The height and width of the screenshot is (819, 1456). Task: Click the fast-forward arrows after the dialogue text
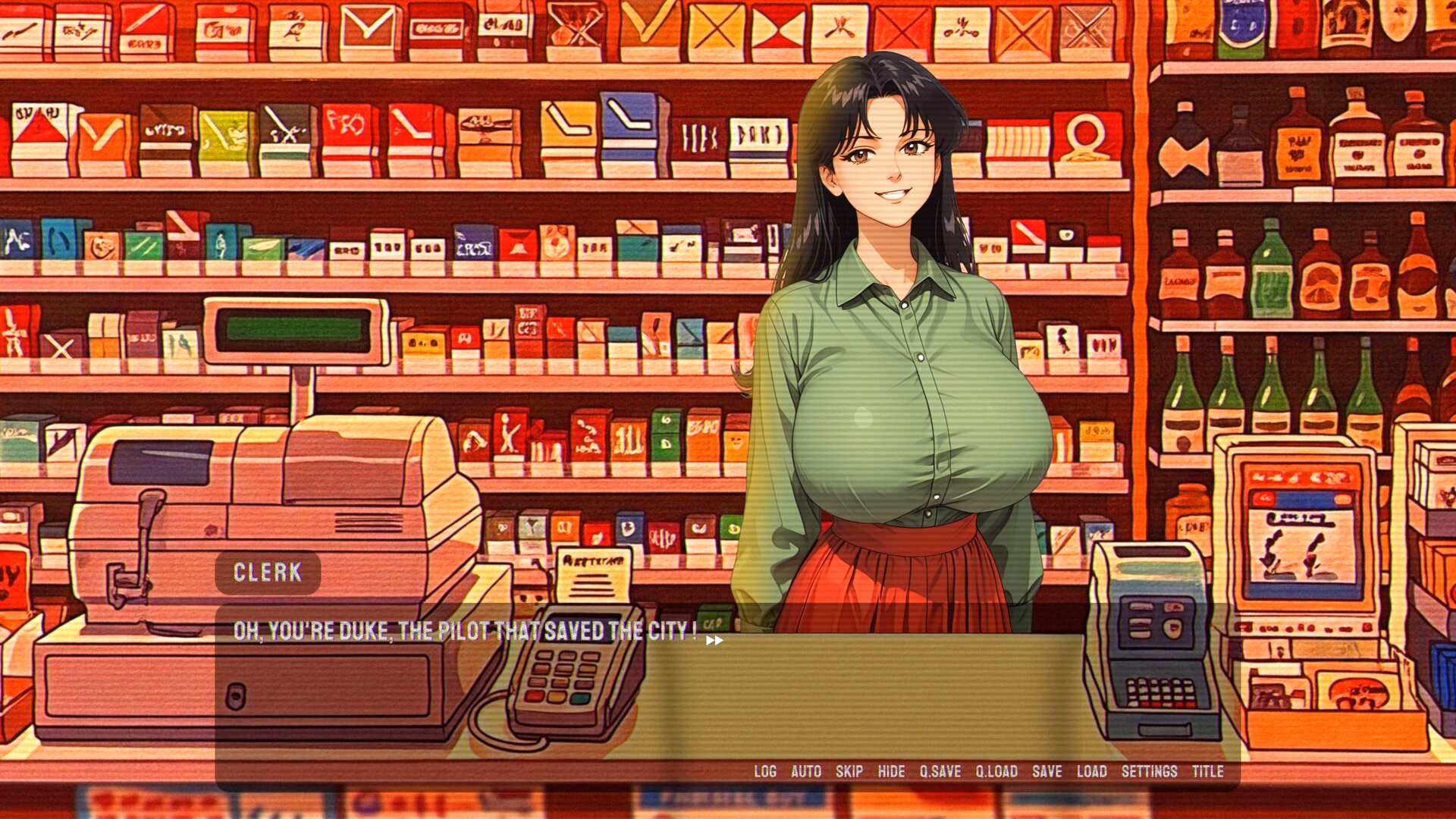pos(714,641)
